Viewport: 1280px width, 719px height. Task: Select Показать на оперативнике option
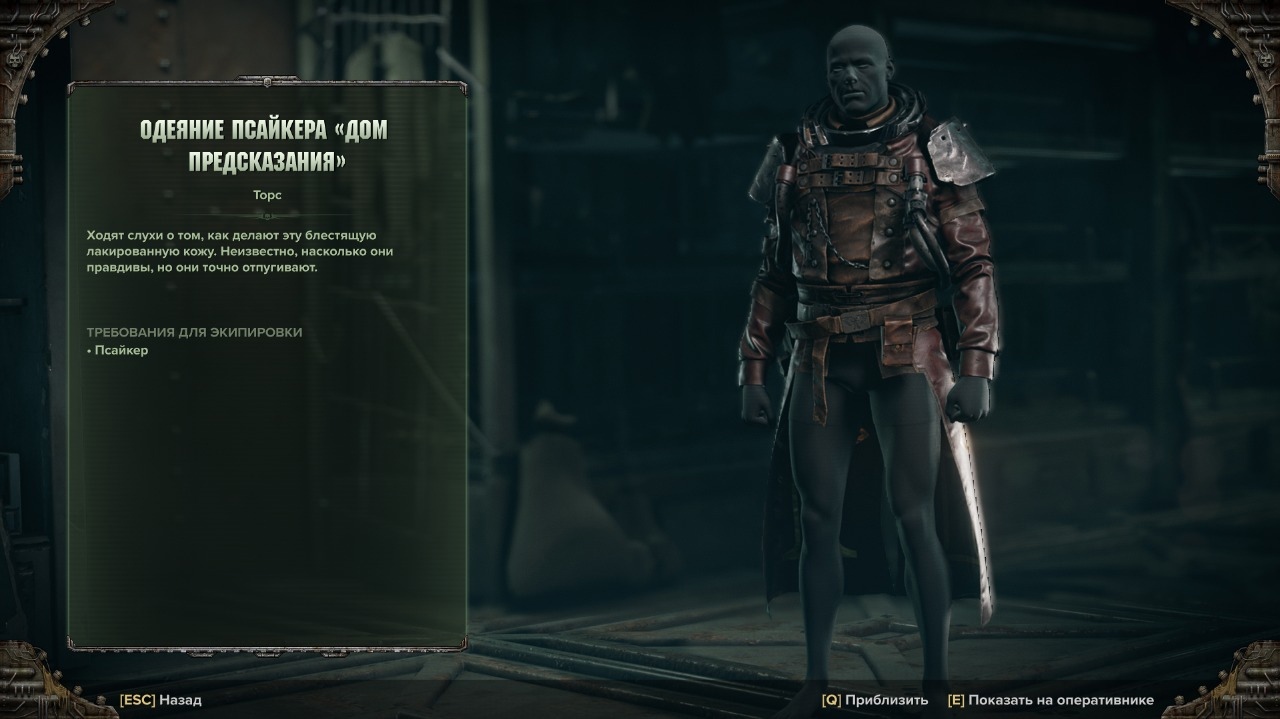[1050, 700]
